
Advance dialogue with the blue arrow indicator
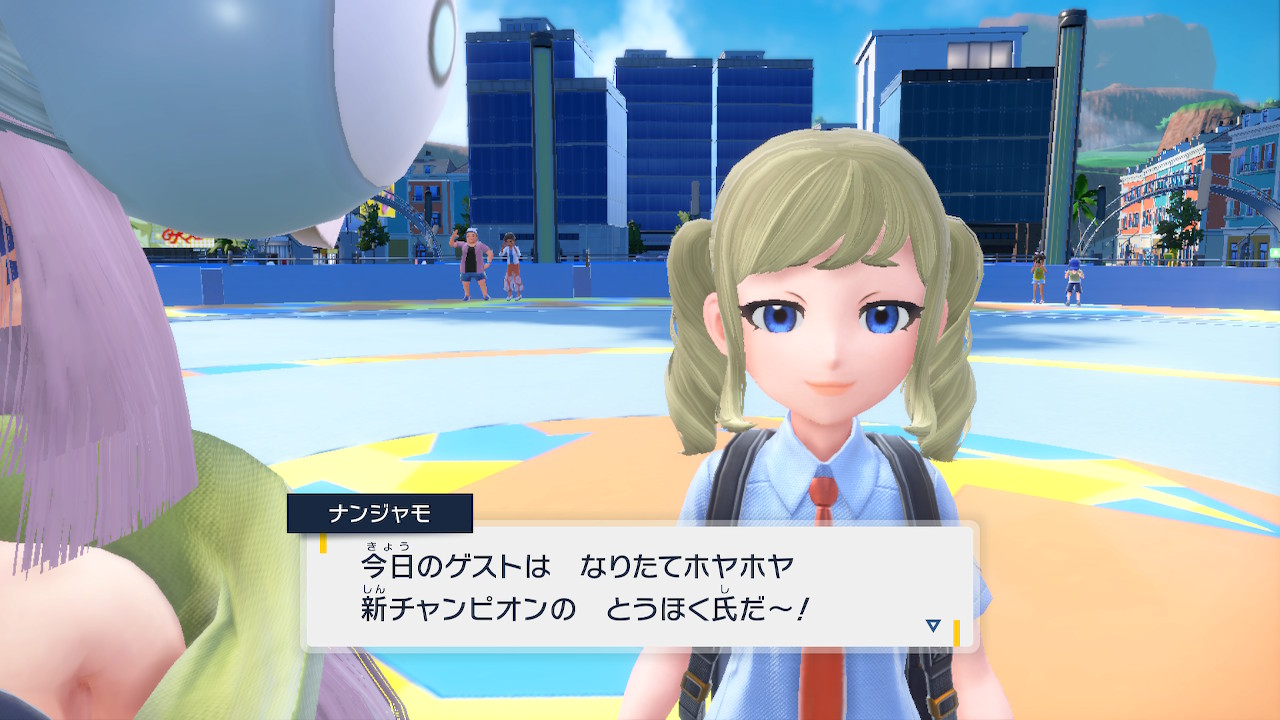(933, 626)
